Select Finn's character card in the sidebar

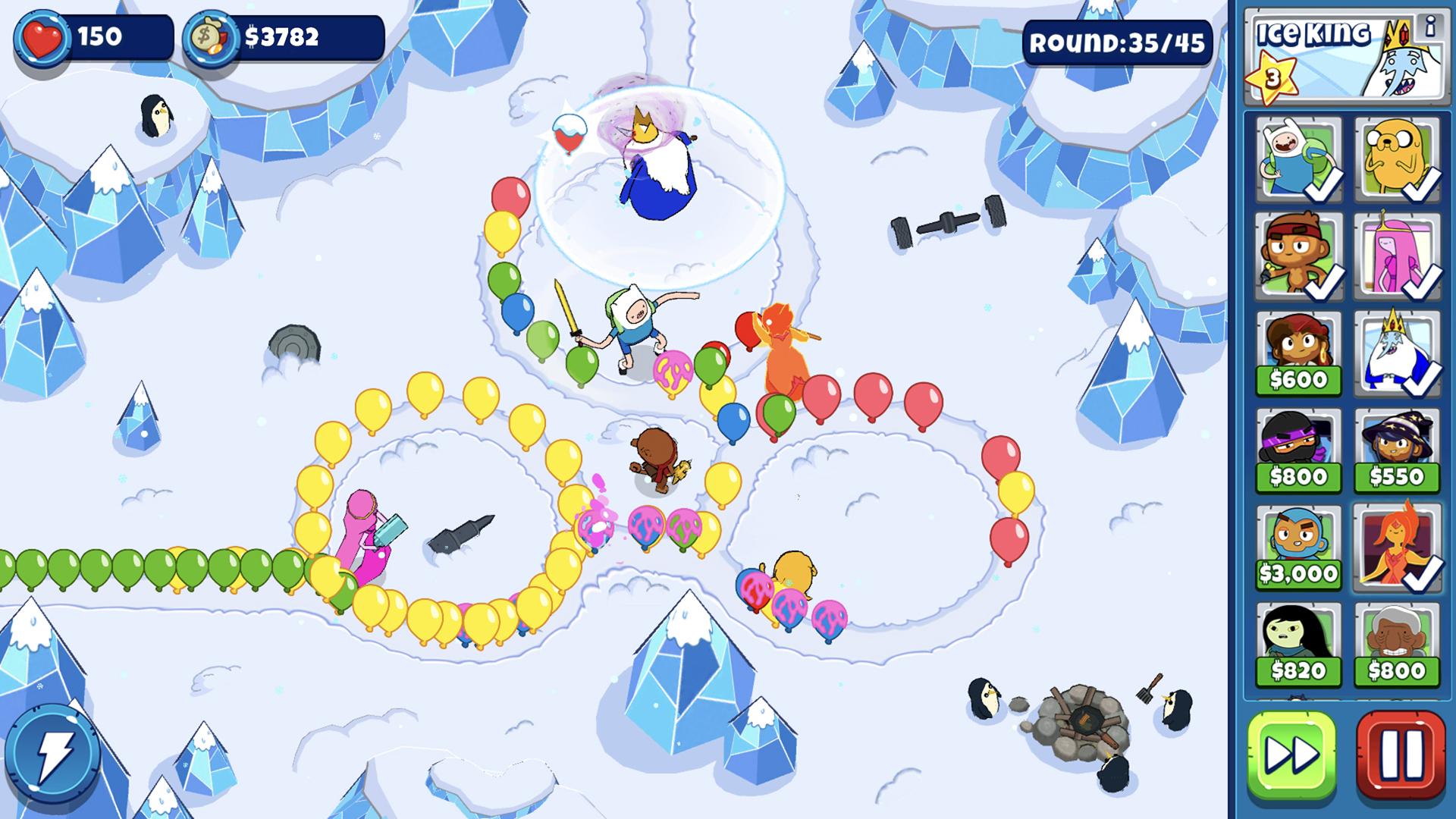[1298, 155]
